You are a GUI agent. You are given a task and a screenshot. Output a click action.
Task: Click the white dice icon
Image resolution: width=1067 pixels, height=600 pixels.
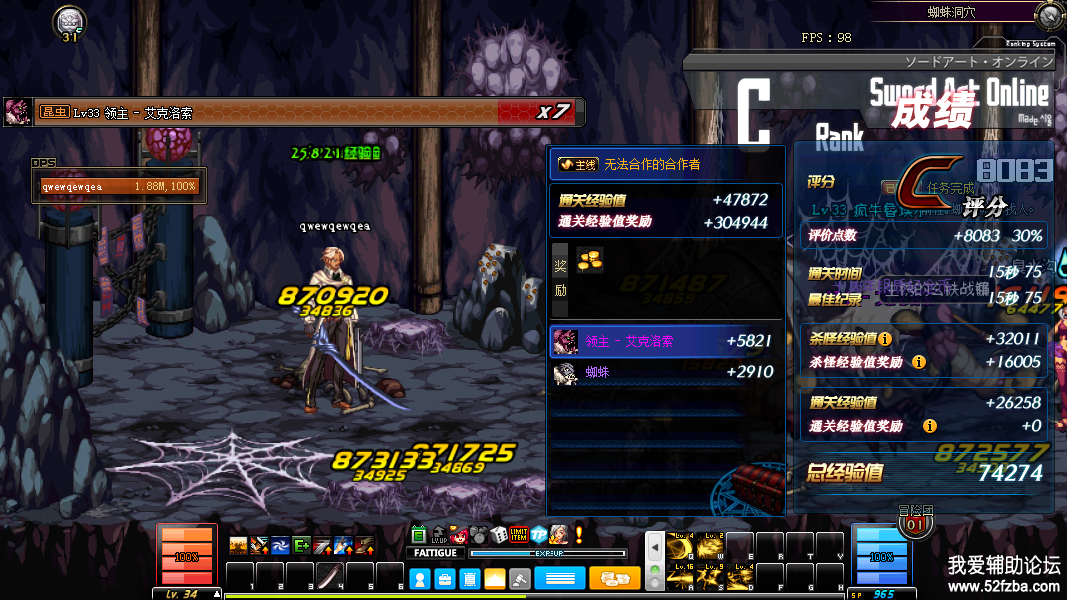pyautogui.click(x=498, y=535)
